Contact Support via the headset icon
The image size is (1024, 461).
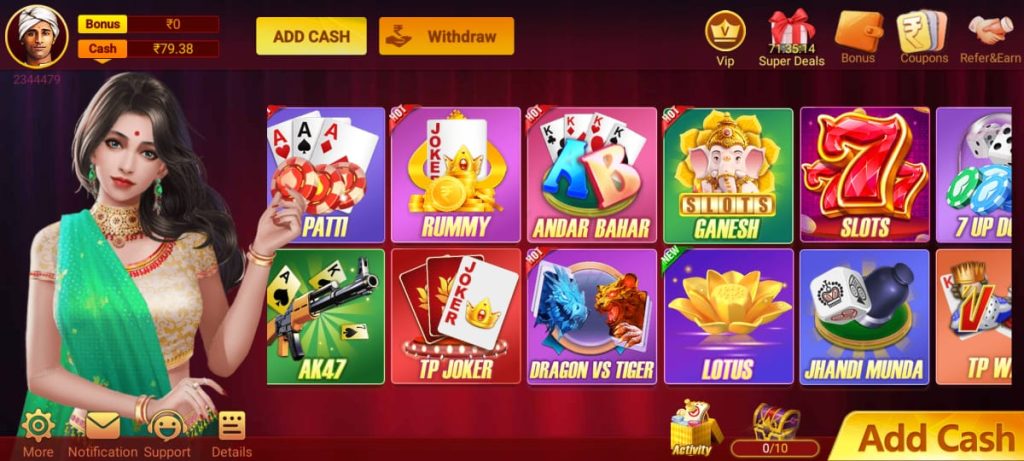(x=167, y=432)
